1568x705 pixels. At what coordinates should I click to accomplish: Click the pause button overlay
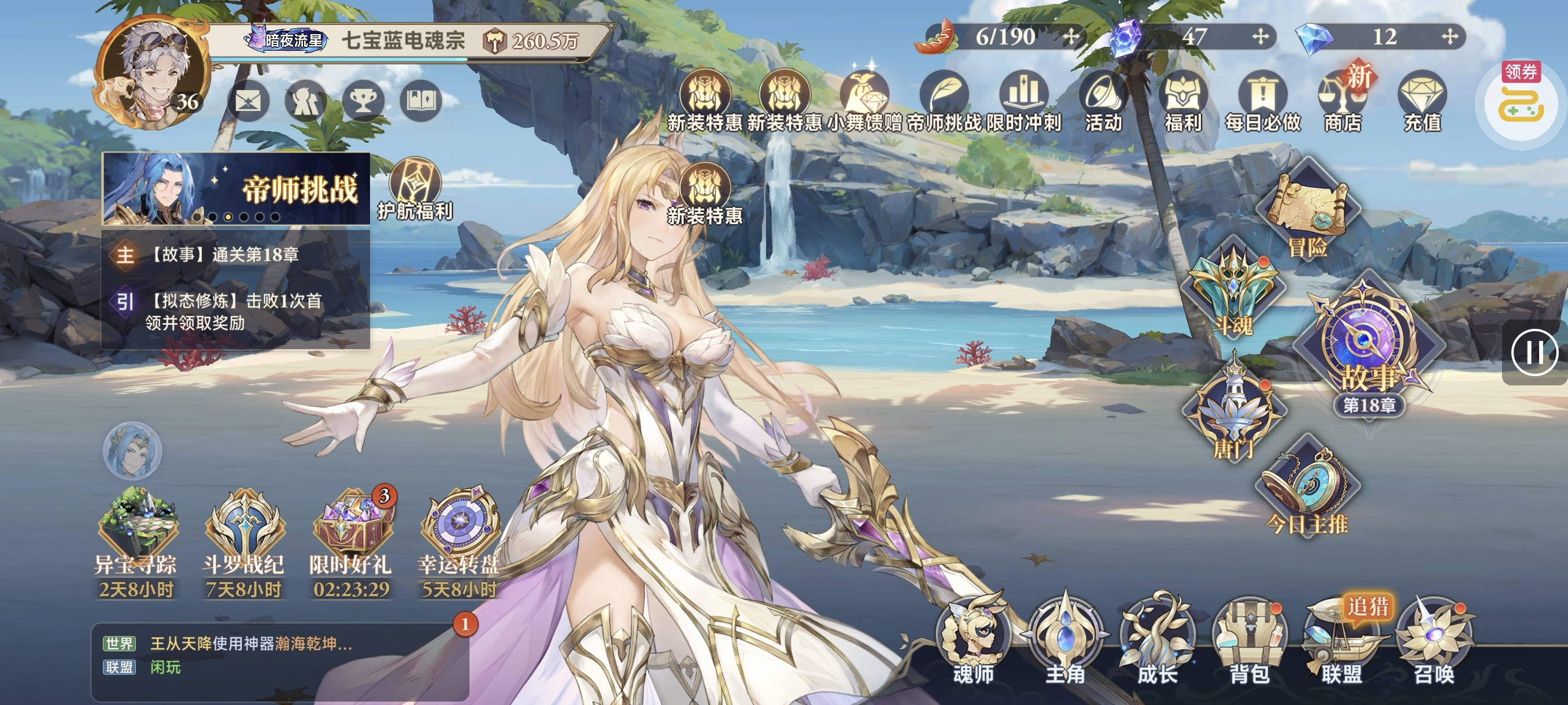(1534, 352)
